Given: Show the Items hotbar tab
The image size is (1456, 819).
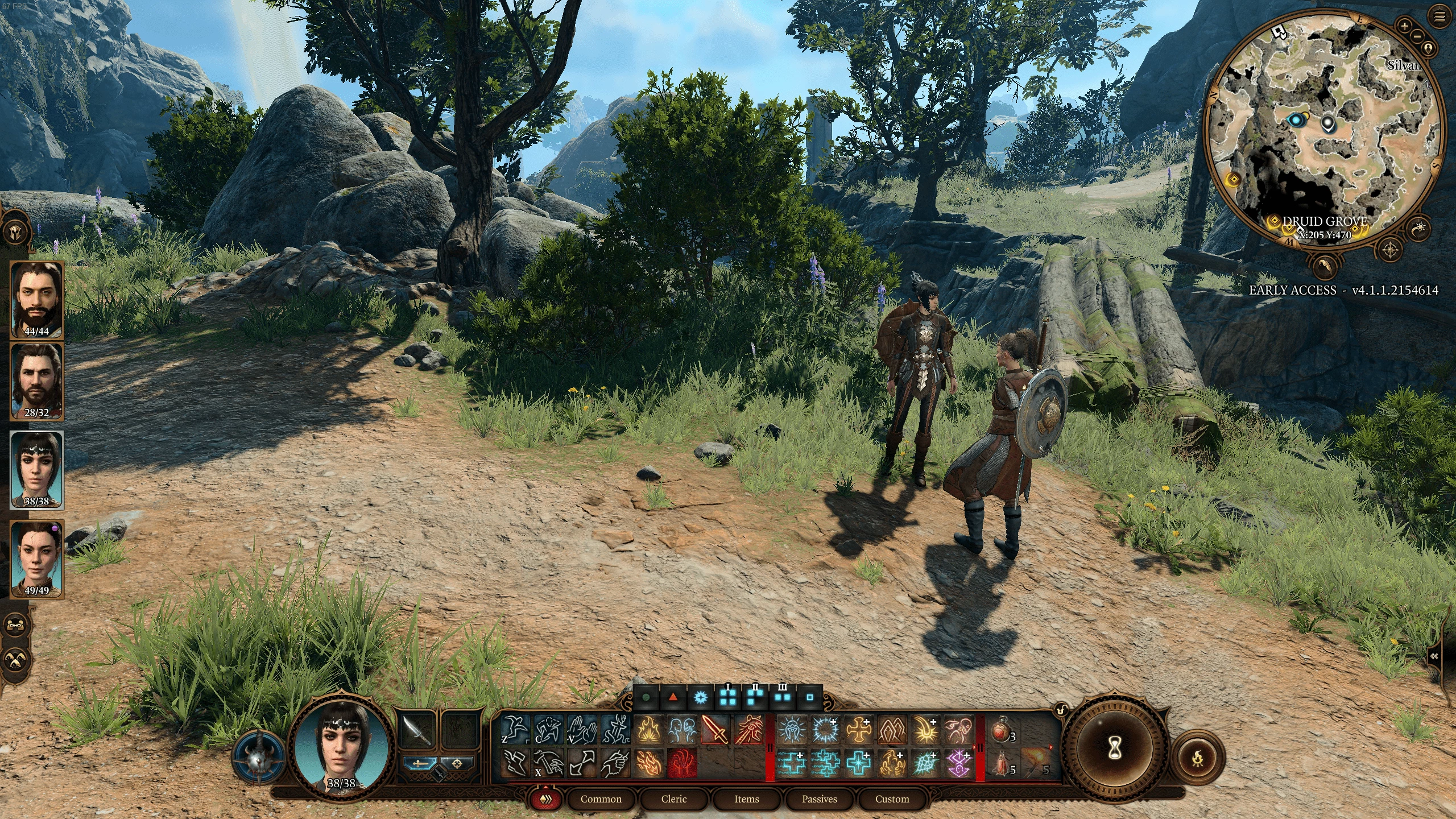Looking at the screenshot, I should [x=746, y=799].
